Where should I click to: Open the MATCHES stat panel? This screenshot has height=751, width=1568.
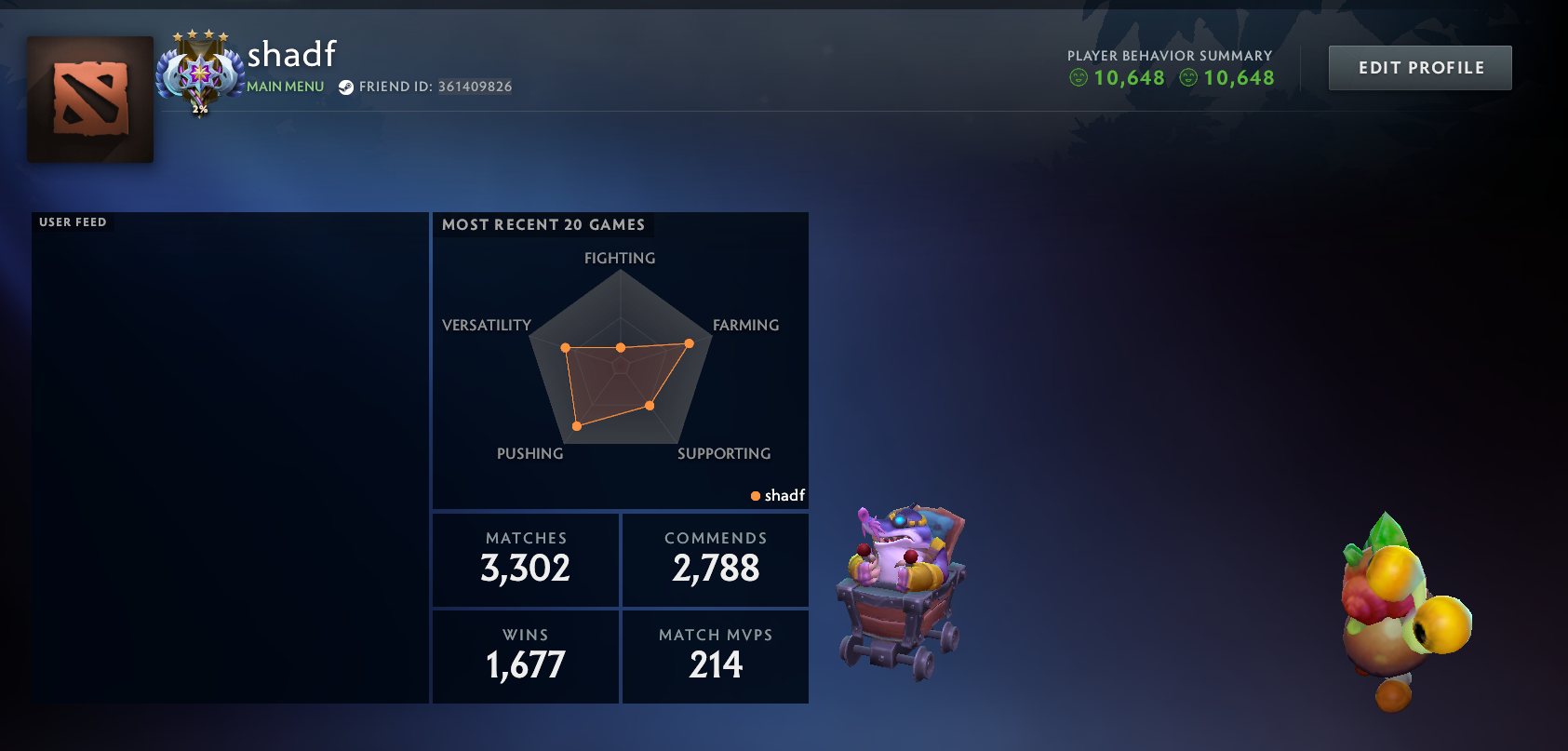coord(525,559)
